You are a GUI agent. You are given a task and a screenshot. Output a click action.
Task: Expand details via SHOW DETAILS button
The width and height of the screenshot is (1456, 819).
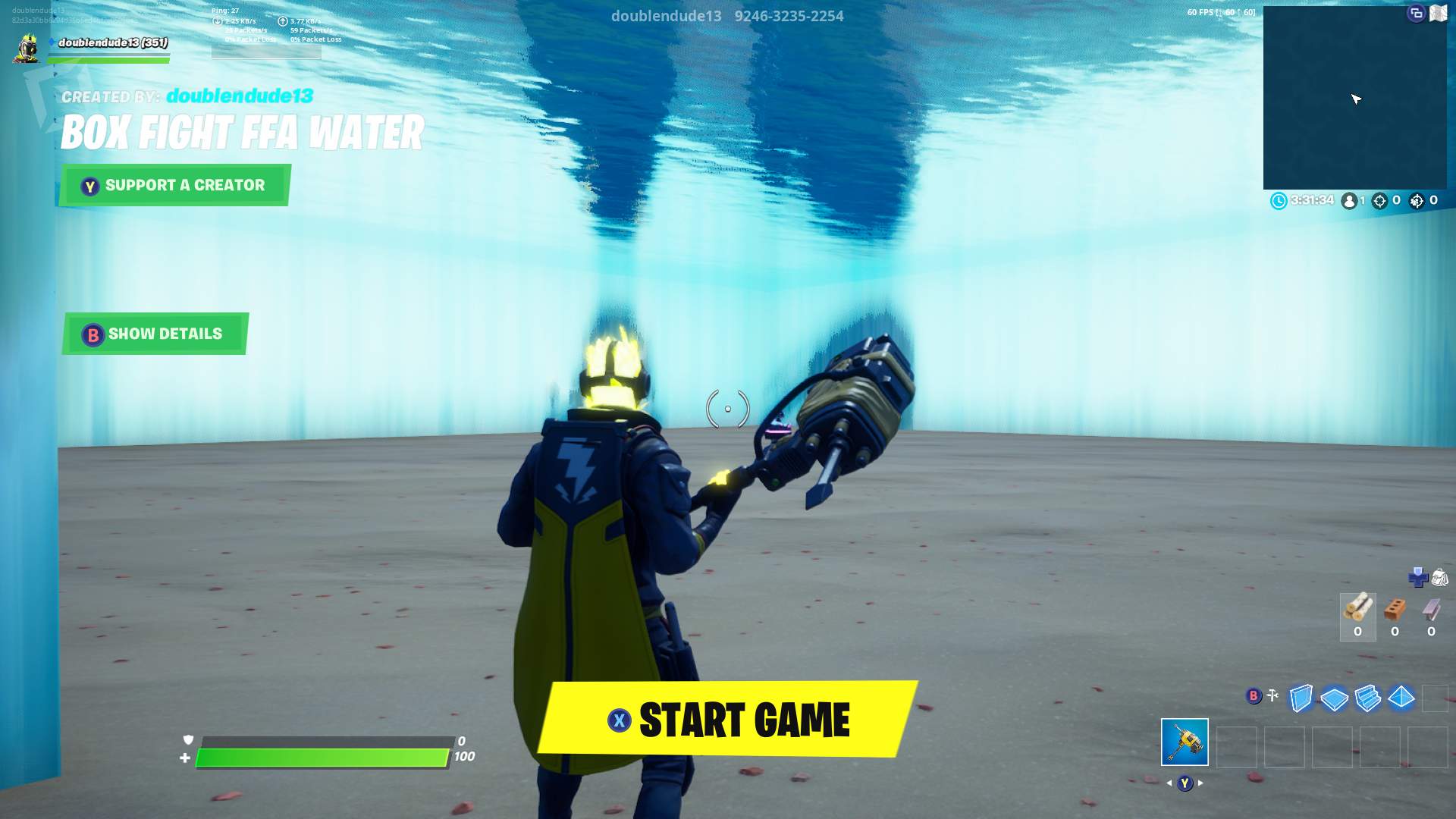point(154,333)
